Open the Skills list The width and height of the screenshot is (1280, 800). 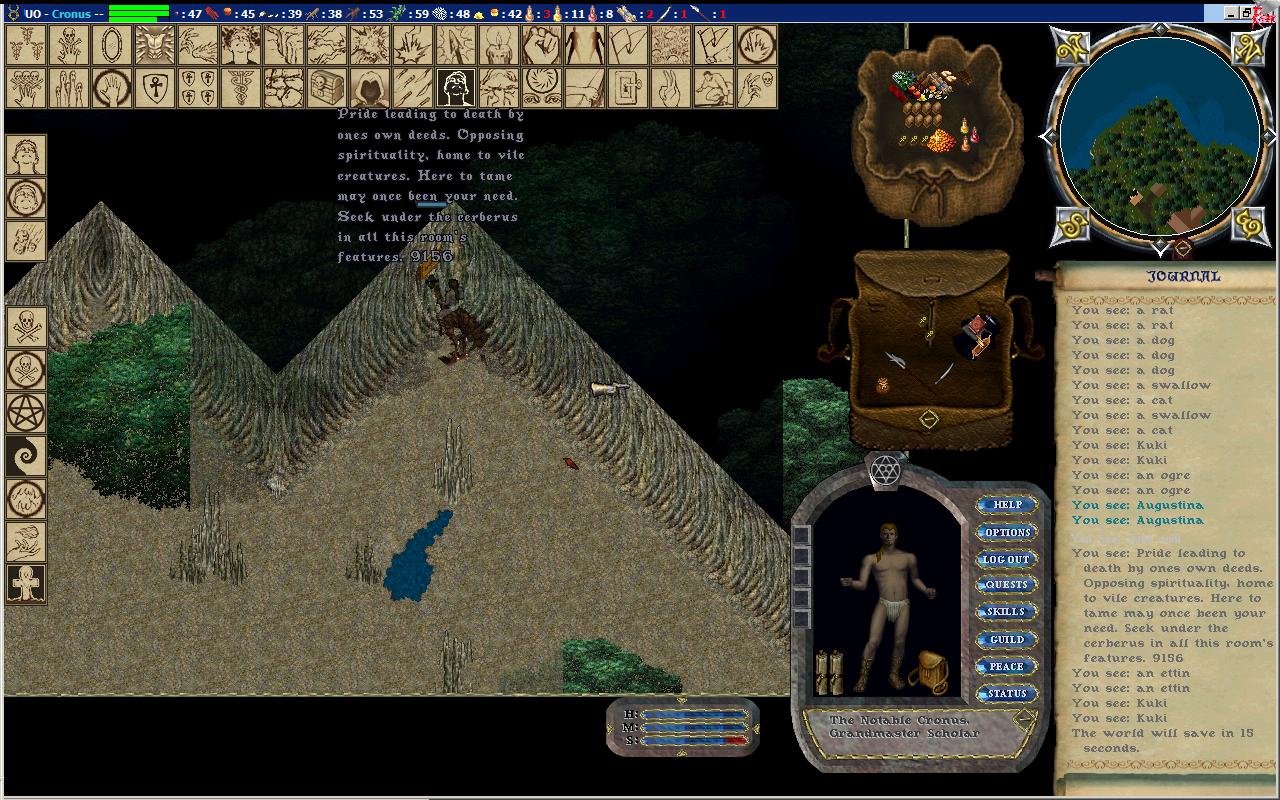1006,612
